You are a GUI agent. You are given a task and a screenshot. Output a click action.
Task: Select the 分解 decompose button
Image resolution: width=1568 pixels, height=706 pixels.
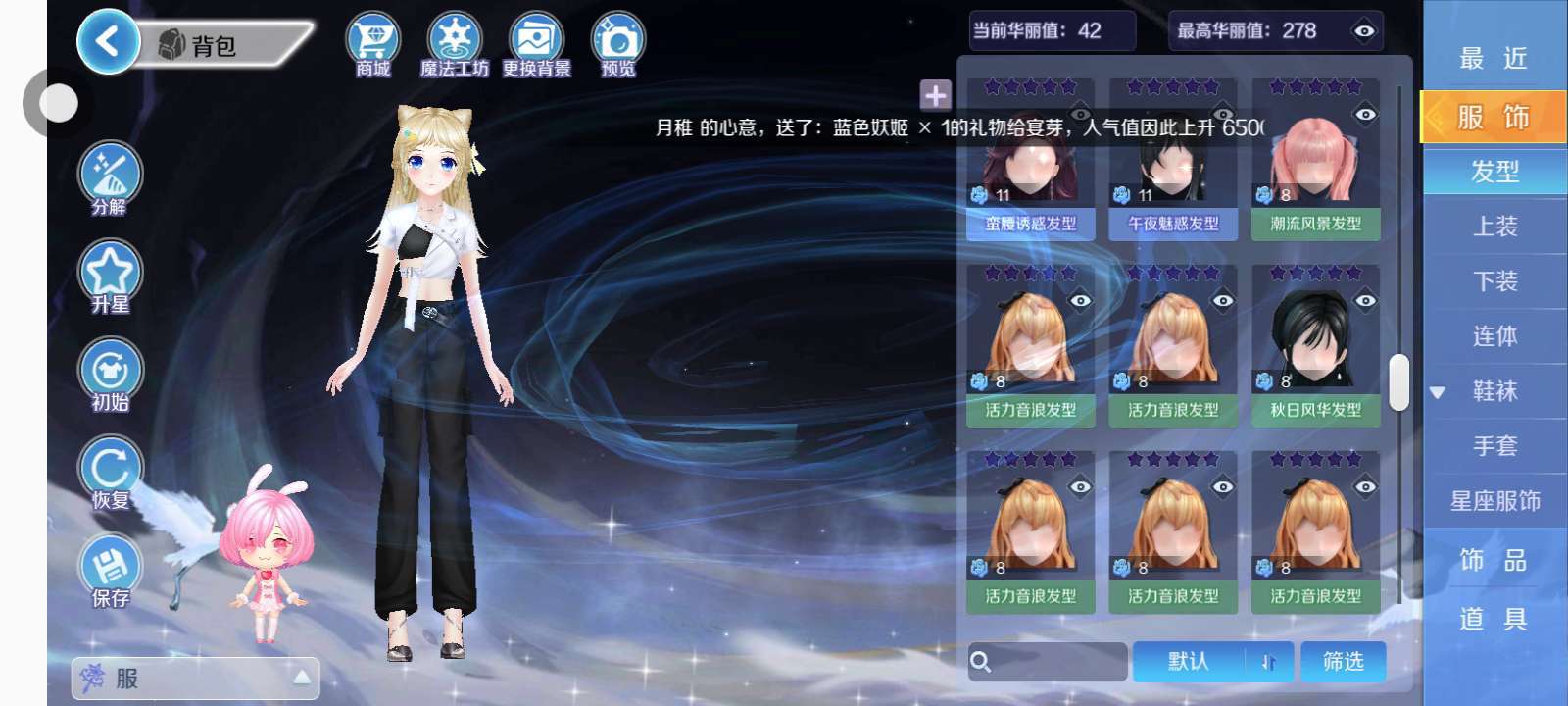[x=110, y=177]
